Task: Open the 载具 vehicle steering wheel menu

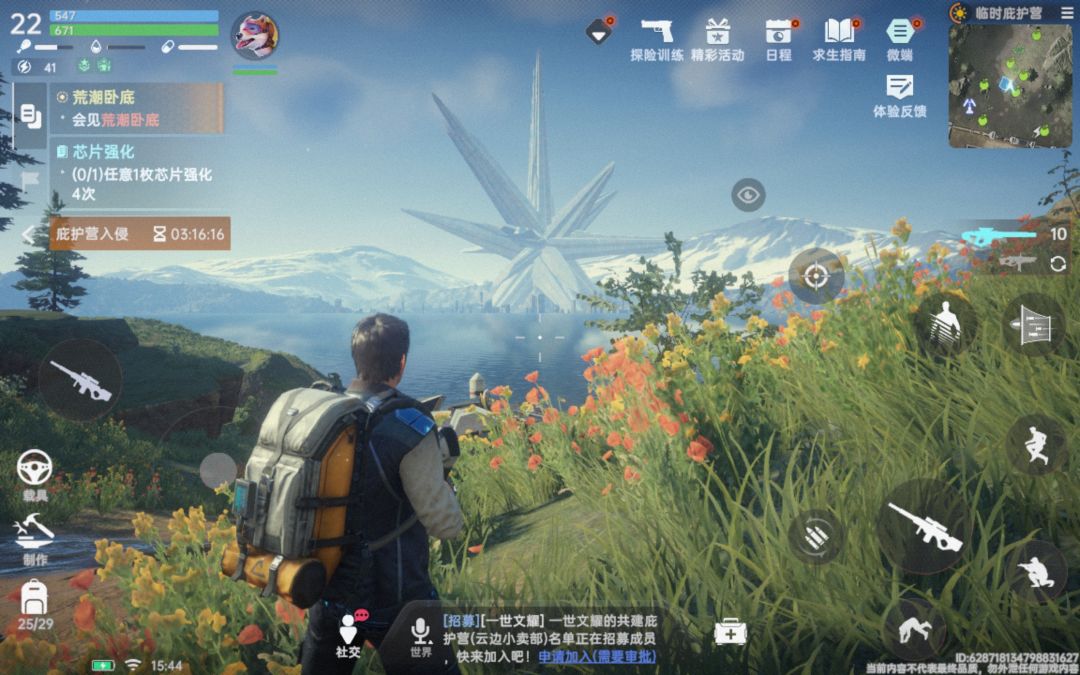Action: tap(35, 471)
